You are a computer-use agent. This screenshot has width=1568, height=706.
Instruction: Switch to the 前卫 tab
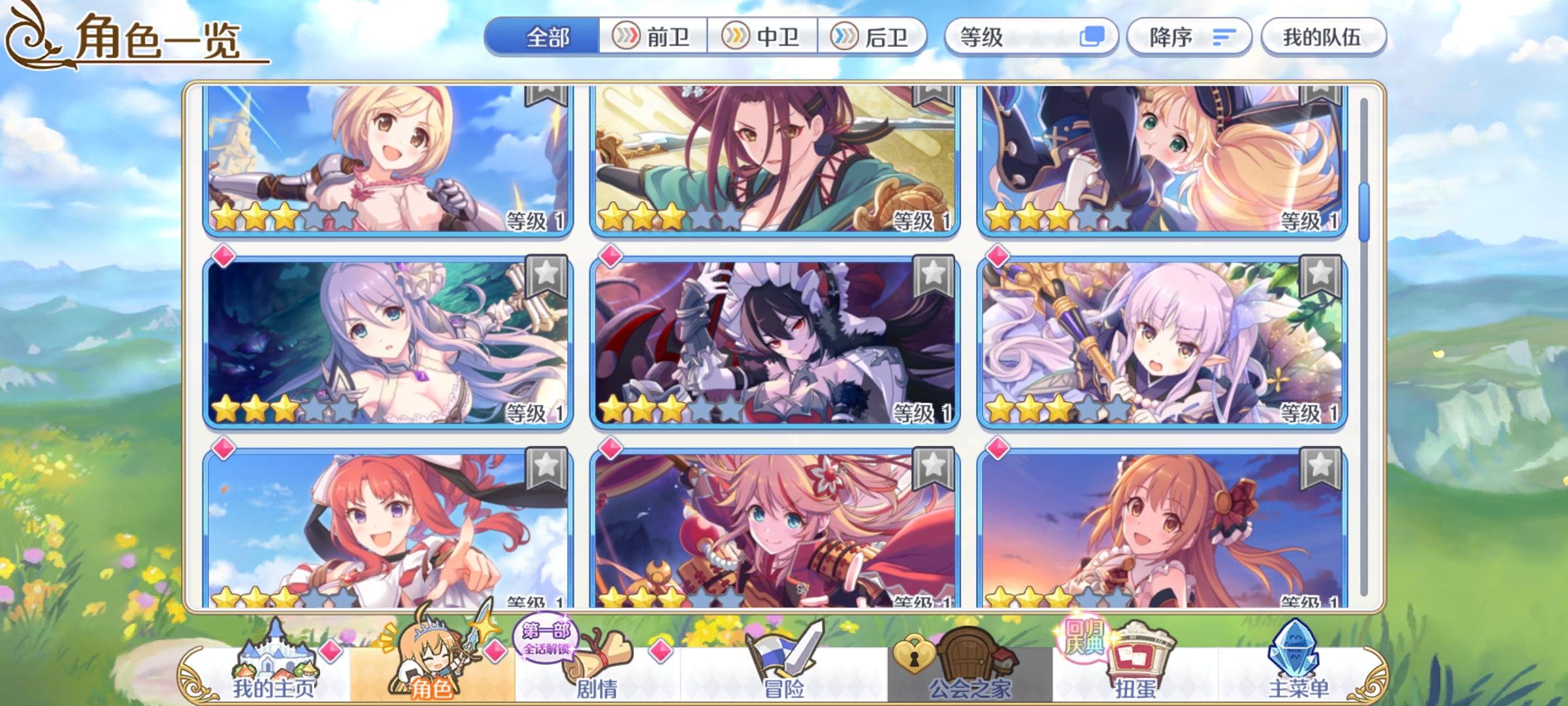pyautogui.click(x=653, y=38)
